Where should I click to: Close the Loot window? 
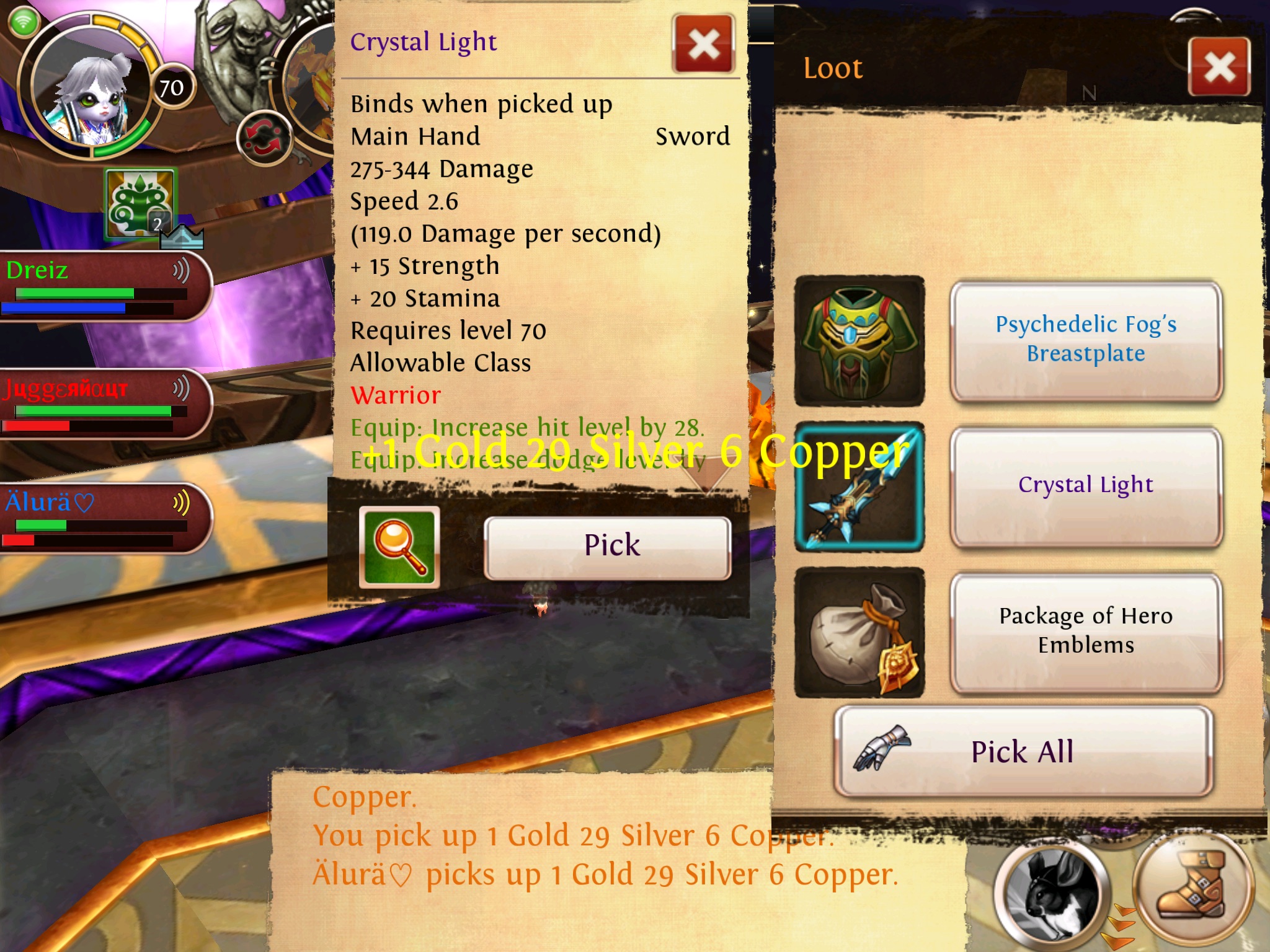coord(1219,67)
